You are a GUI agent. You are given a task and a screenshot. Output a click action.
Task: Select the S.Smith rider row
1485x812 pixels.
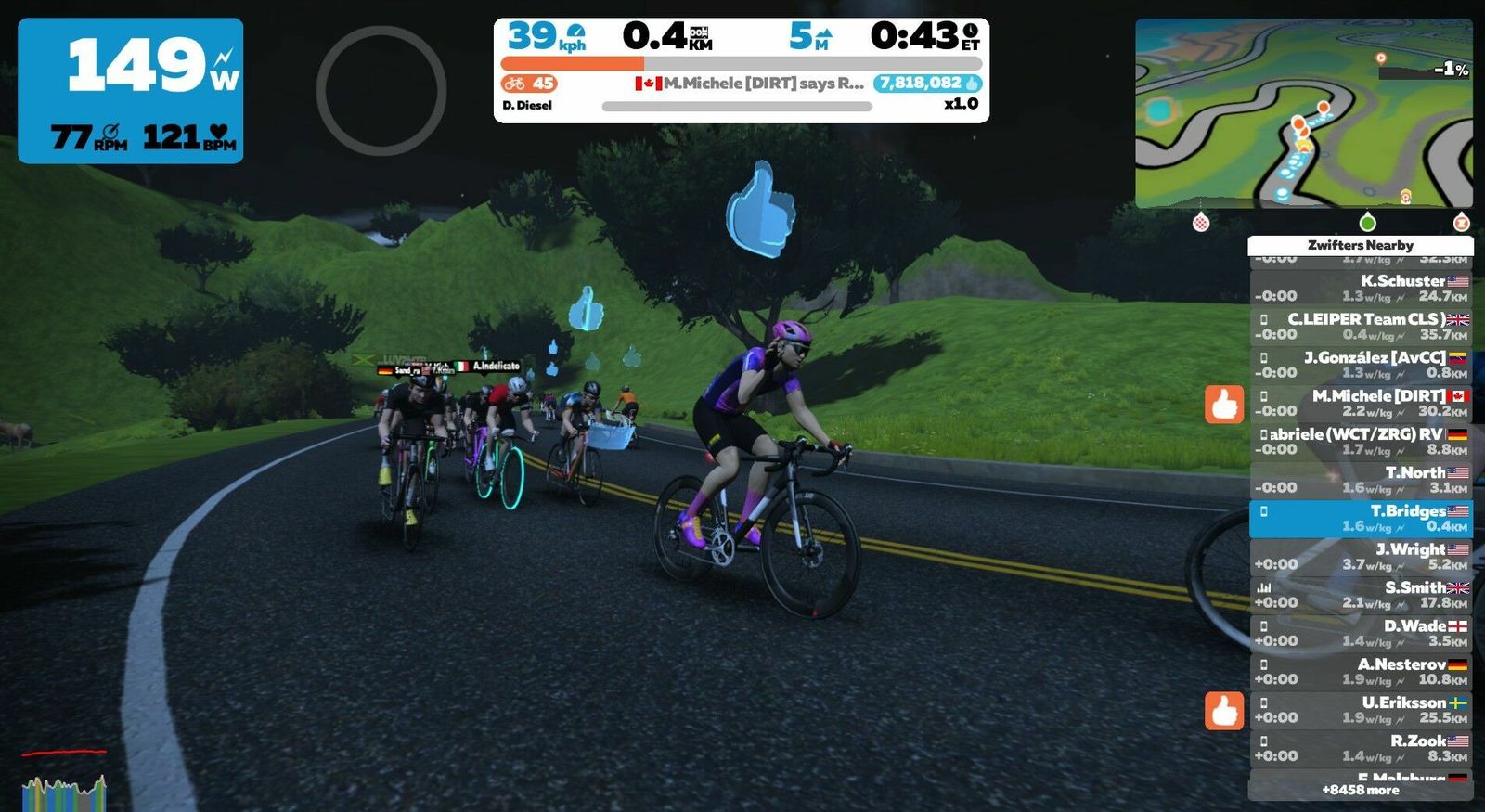pyautogui.click(x=1361, y=595)
